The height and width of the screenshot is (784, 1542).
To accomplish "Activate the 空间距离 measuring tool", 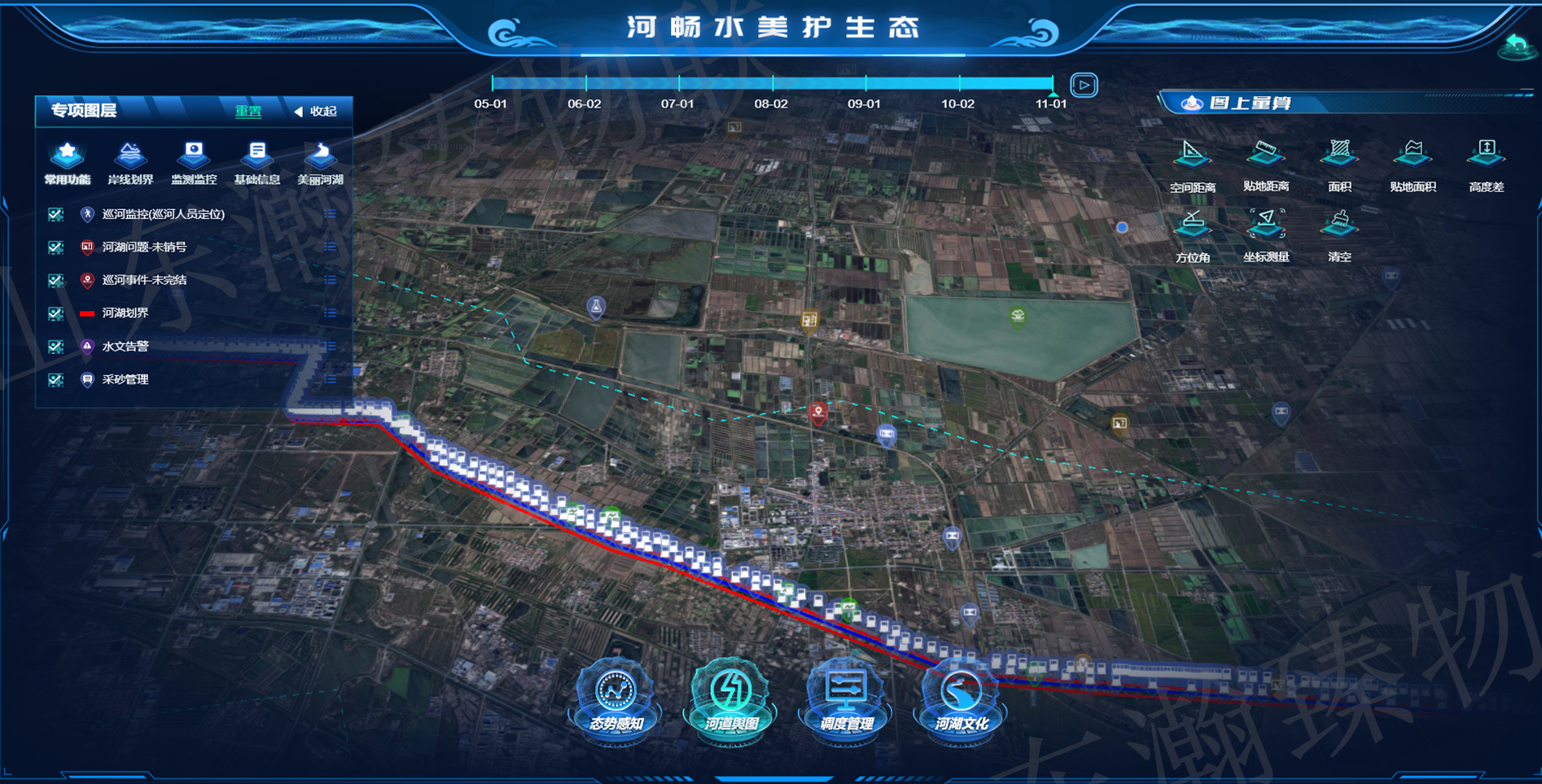I will [1192, 164].
